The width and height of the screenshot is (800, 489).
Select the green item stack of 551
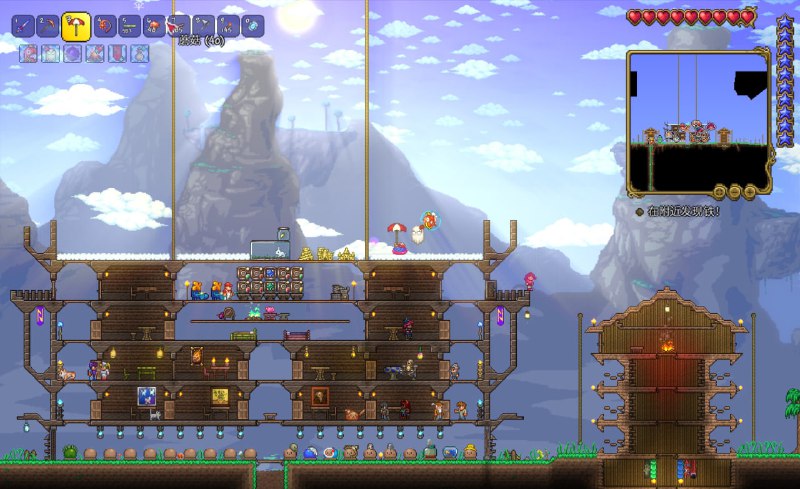(x=128, y=26)
